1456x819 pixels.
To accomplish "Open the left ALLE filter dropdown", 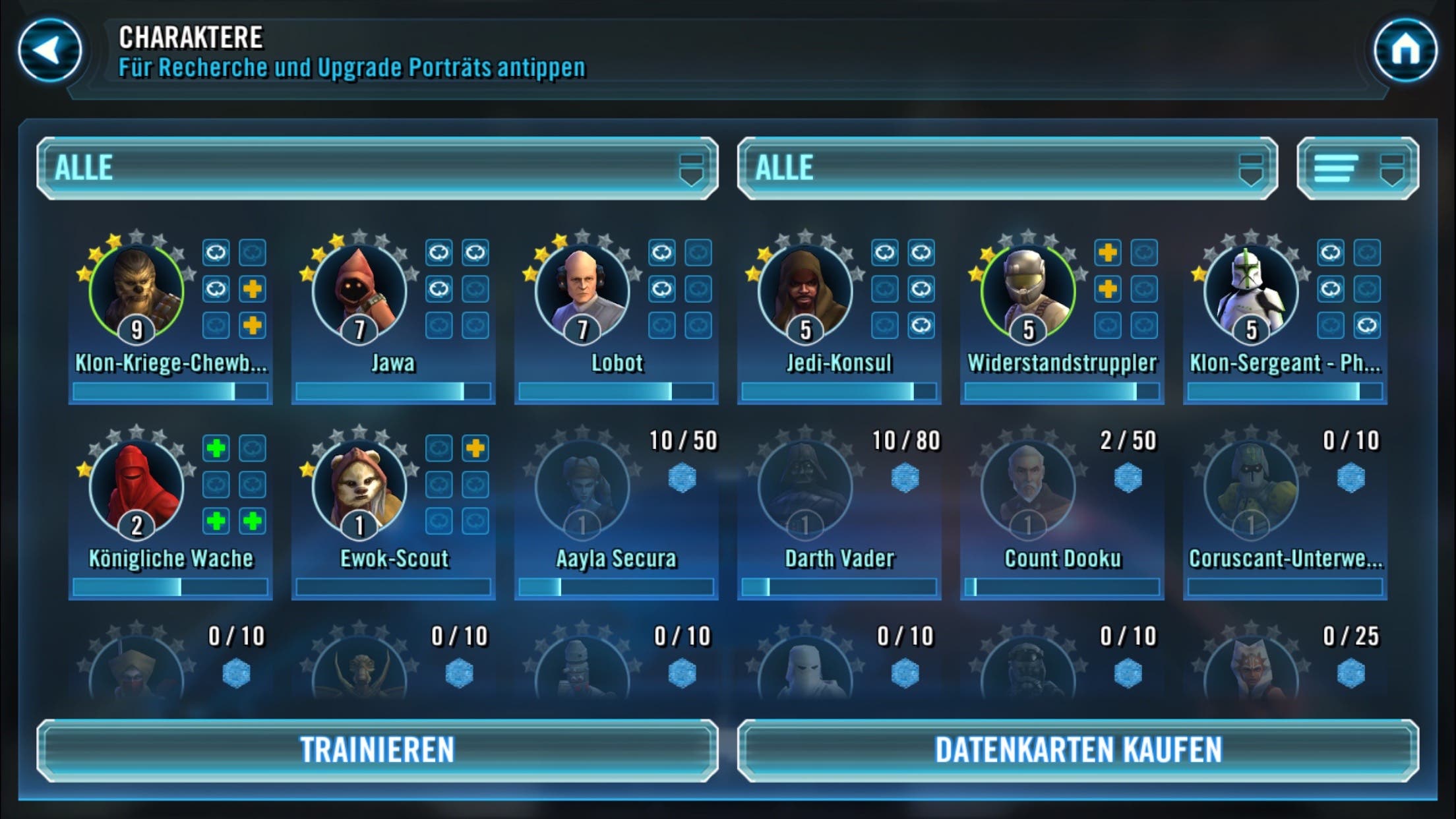I will [x=377, y=168].
